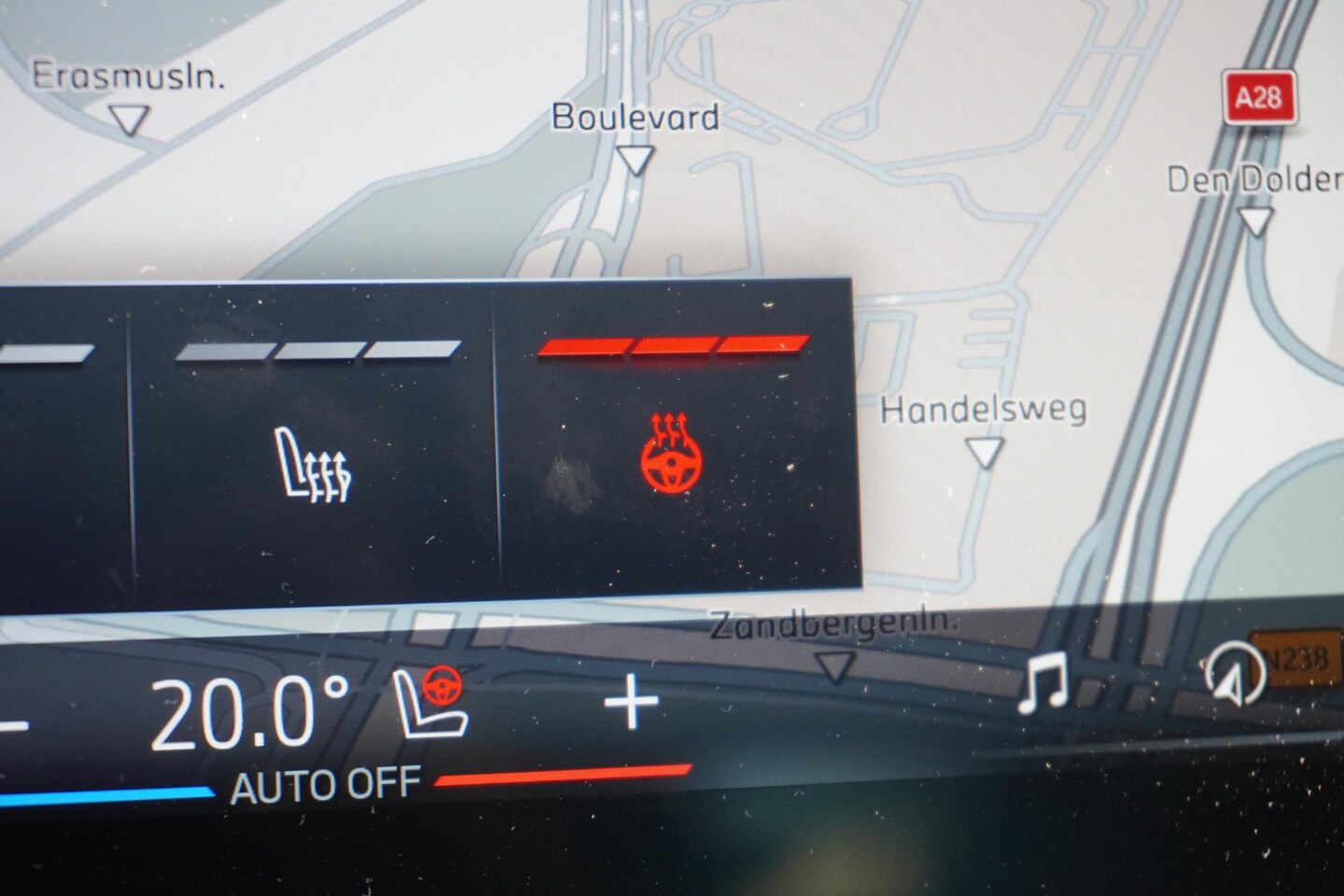Open media via the music note icon

click(x=1044, y=682)
